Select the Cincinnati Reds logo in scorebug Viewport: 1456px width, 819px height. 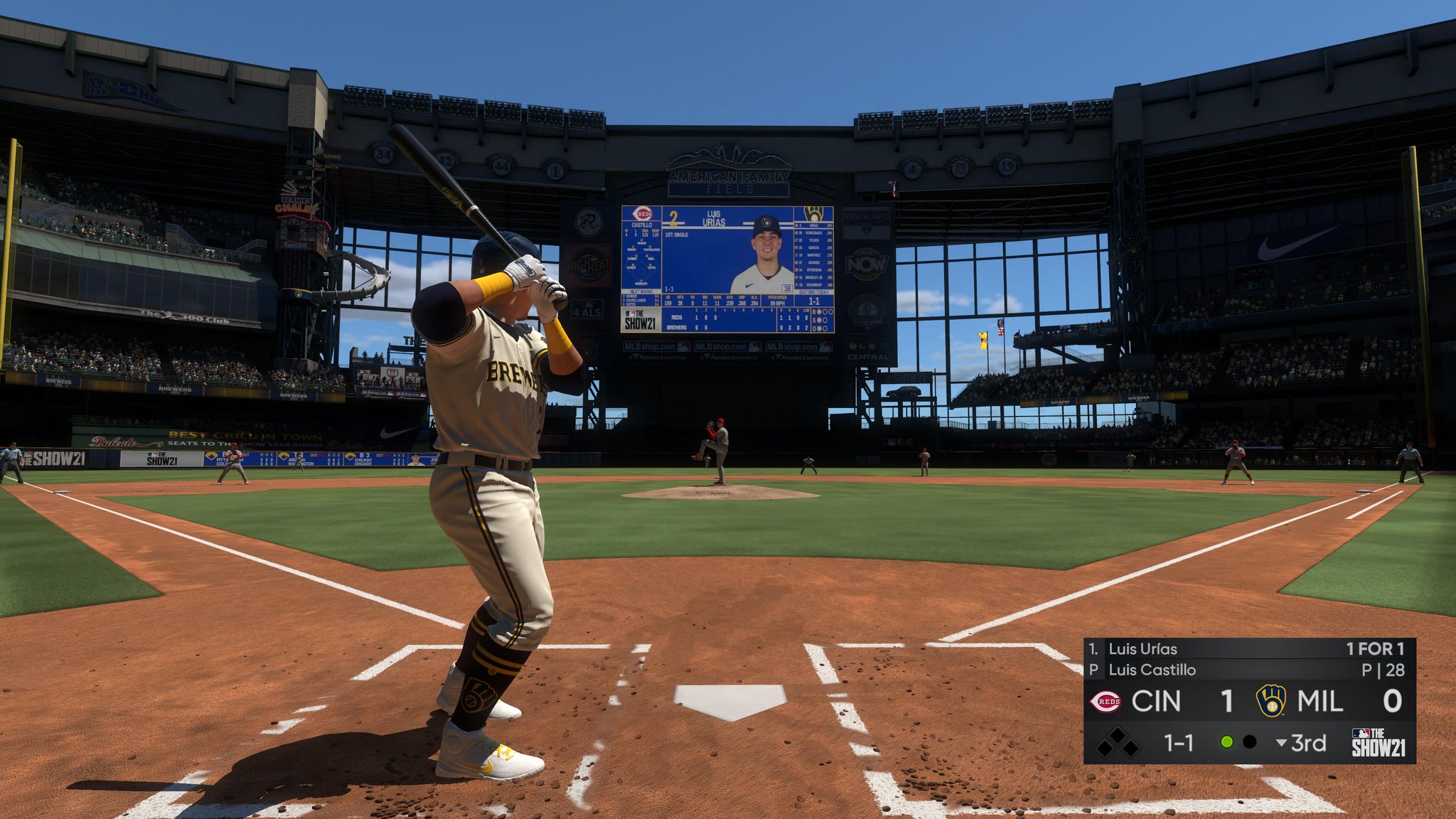(1106, 702)
